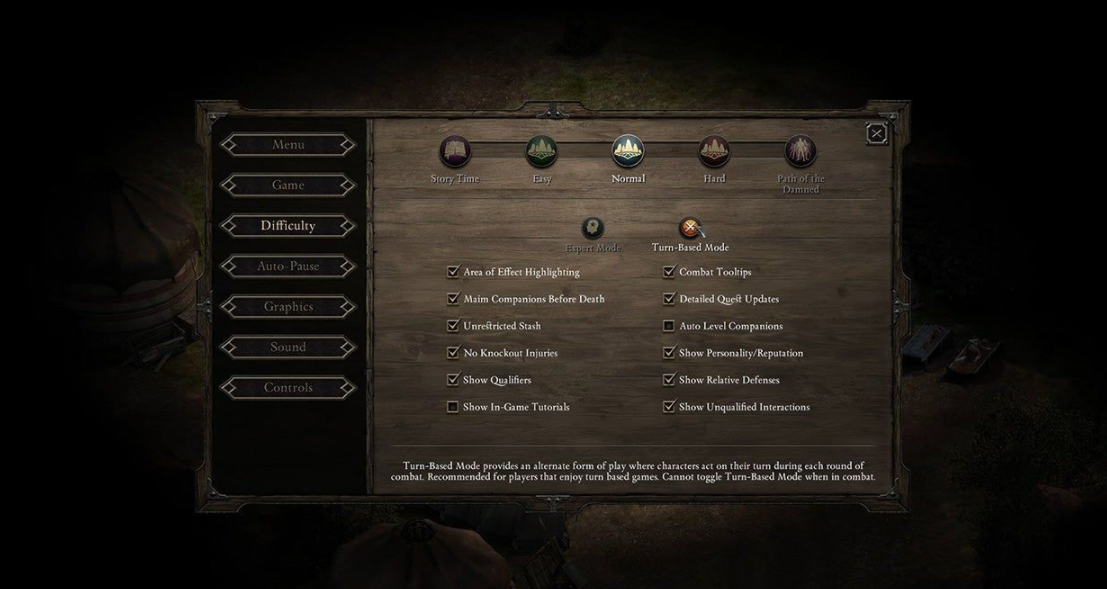Toggle Show Relative Defenses
This screenshot has height=589, width=1107.
coord(669,380)
